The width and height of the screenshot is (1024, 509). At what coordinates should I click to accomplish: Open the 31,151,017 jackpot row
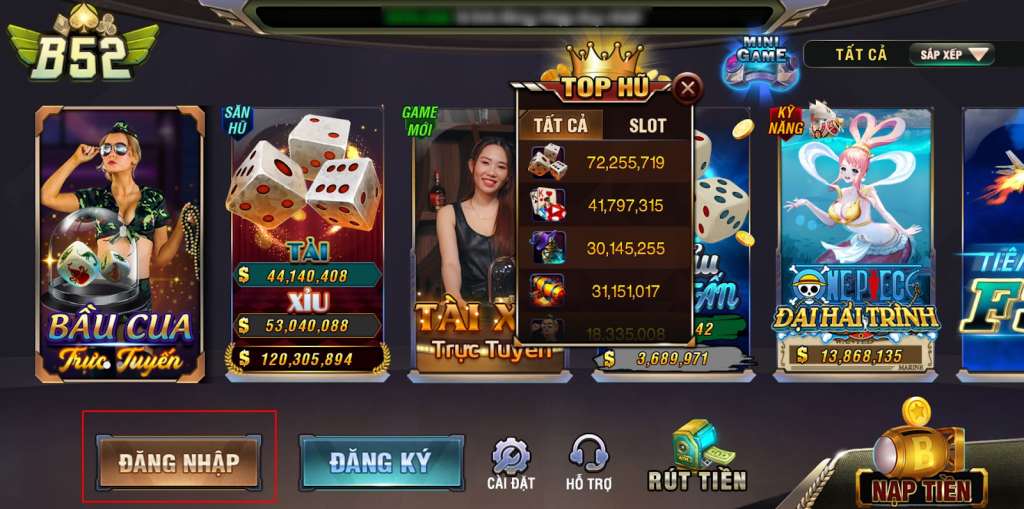click(x=605, y=291)
